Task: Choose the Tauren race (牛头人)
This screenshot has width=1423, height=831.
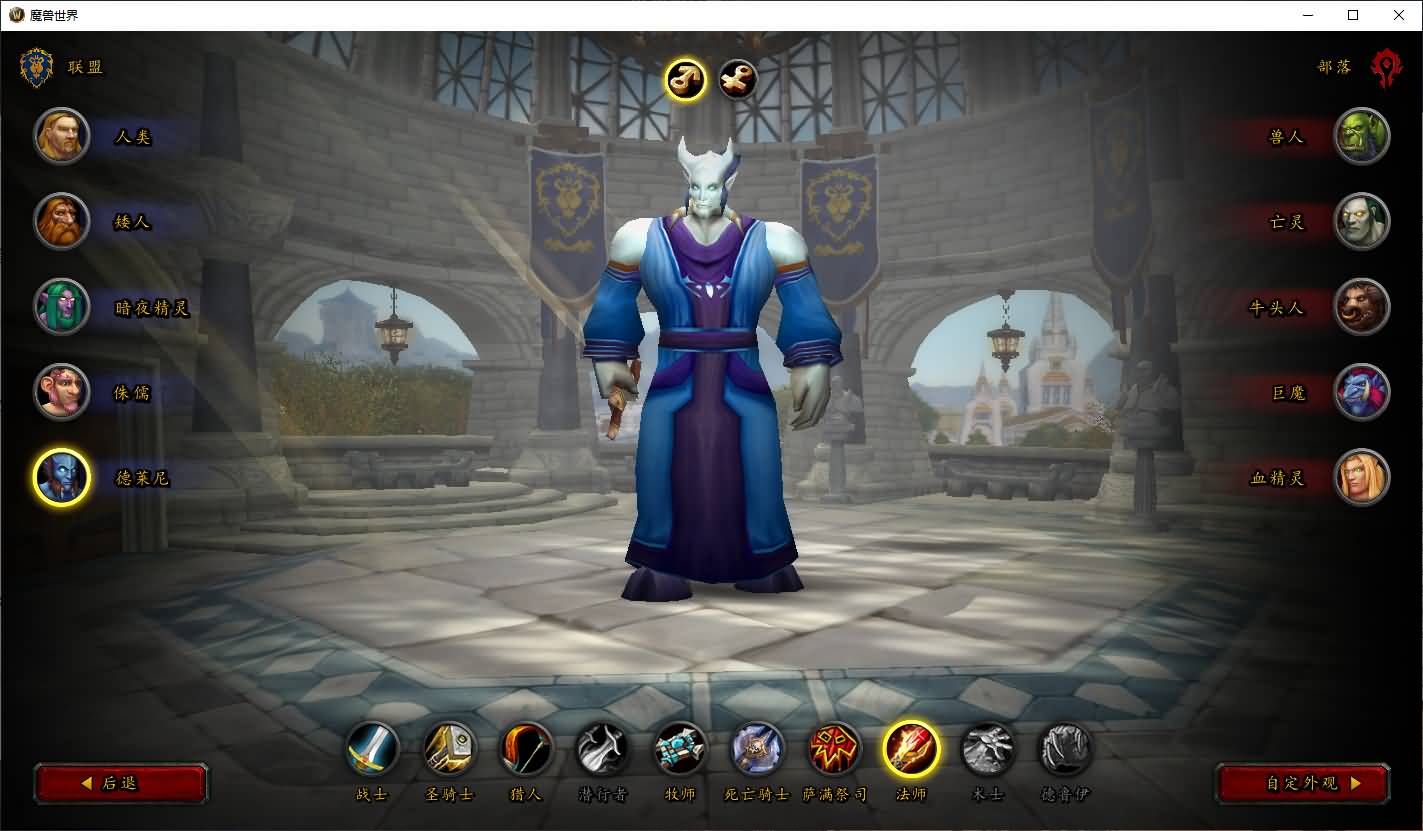Action: click(1361, 307)
